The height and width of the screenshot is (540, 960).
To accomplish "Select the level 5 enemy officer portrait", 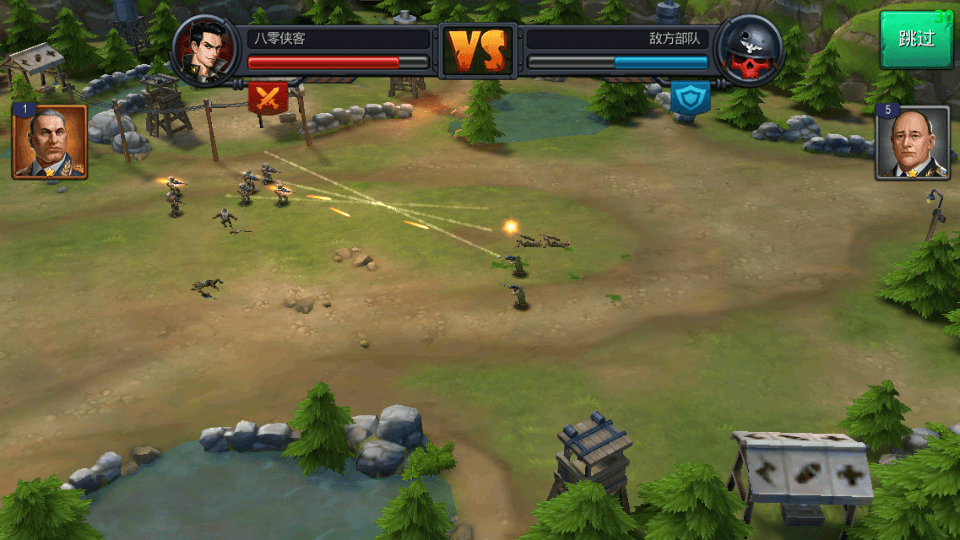I will 912,143.
